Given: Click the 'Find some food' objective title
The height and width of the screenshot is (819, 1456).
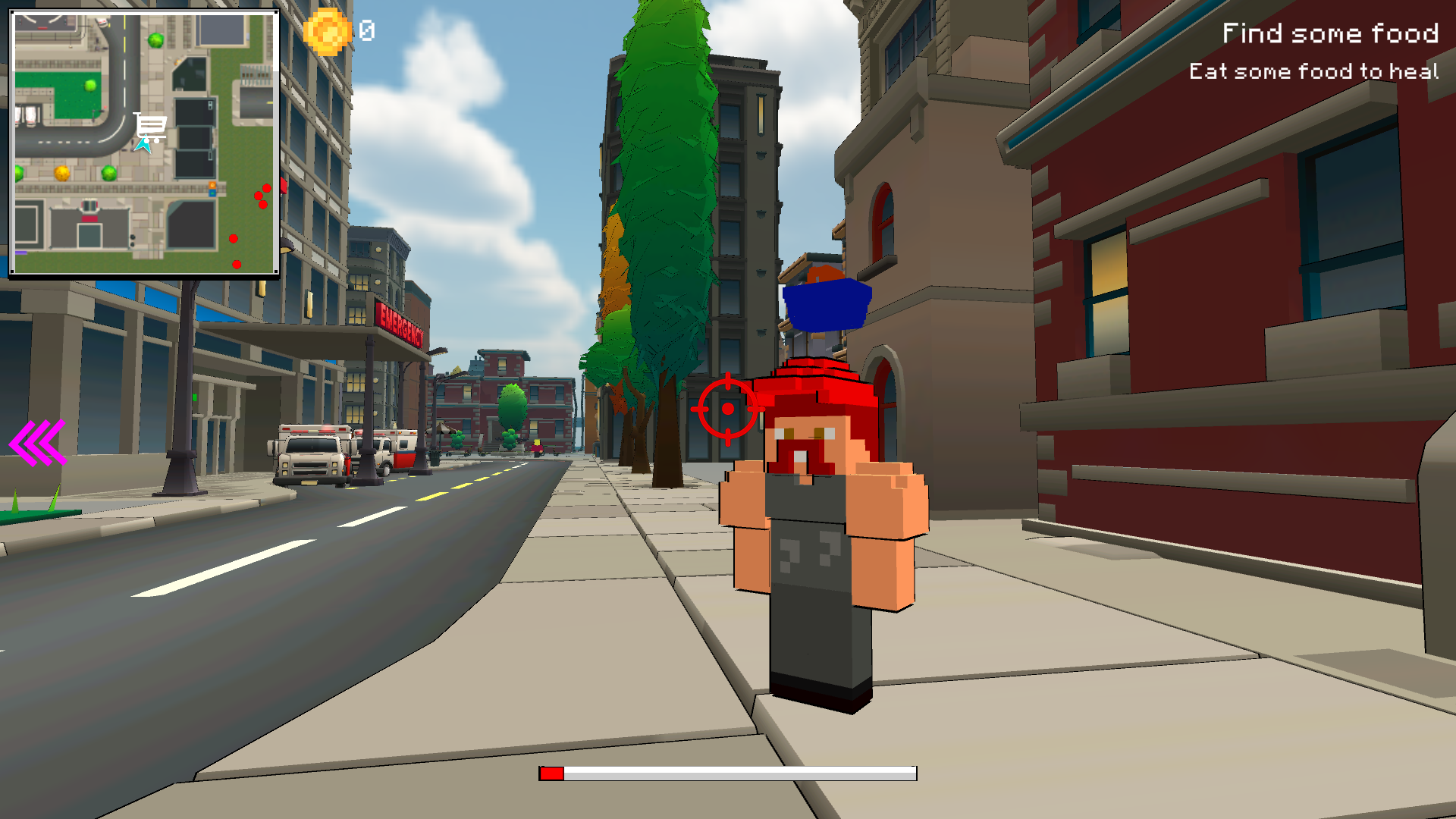Looking at the screenshot, I should pyautogui.click(x=1331, y=34).
